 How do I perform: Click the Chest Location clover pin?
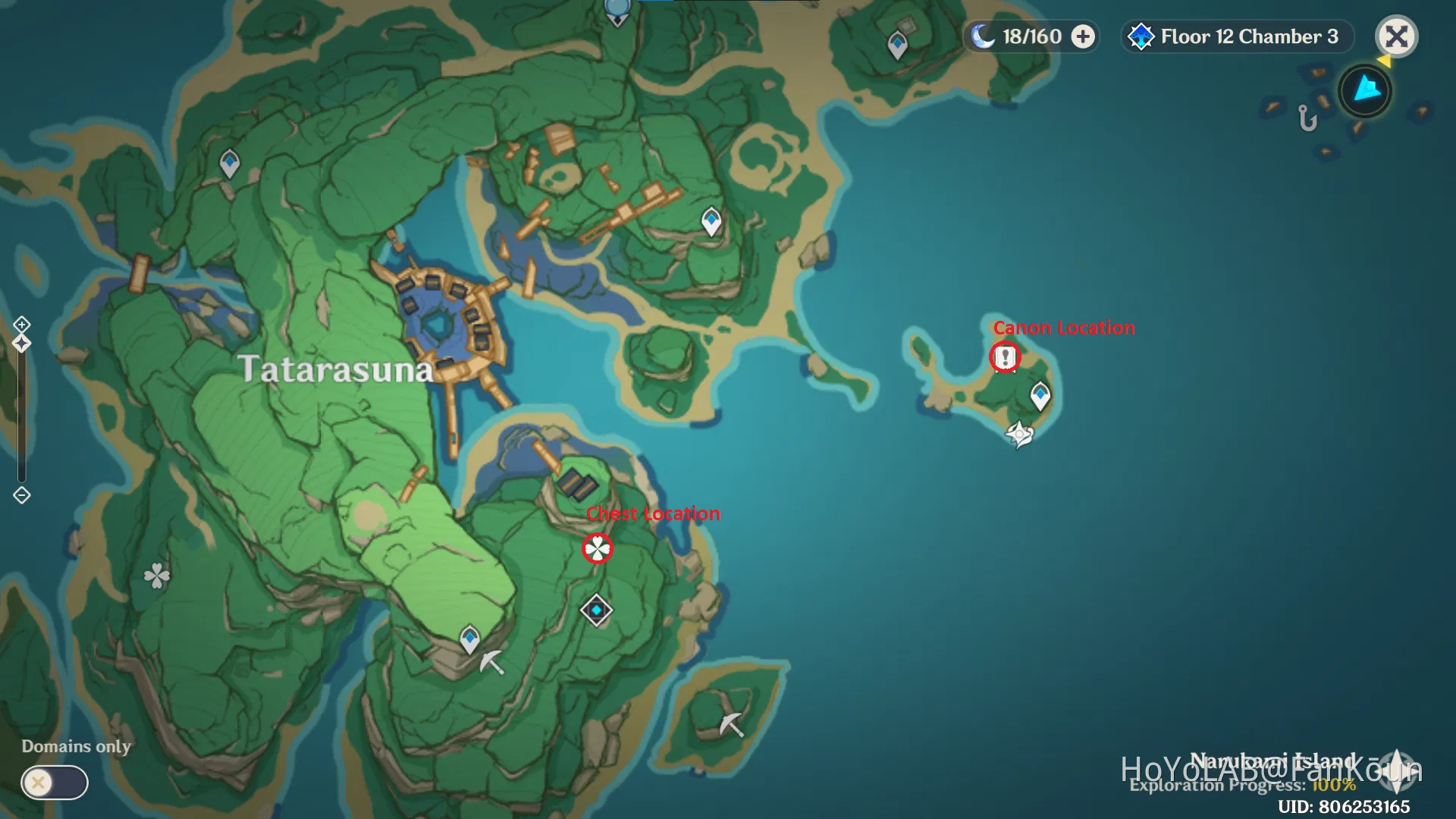(598, 548)
